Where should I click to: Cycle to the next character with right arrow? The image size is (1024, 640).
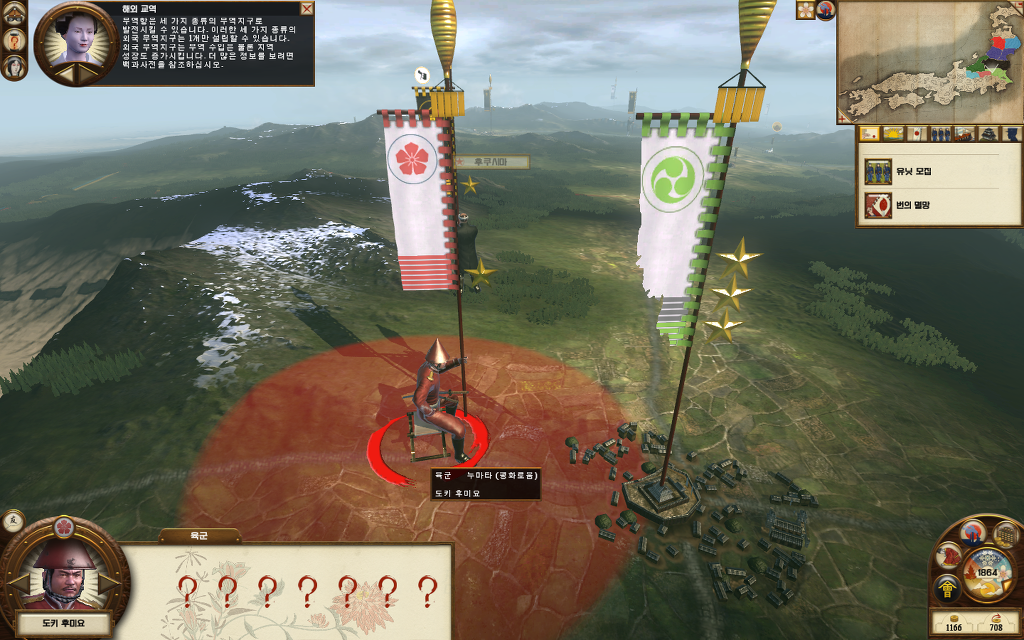[109, 581]
